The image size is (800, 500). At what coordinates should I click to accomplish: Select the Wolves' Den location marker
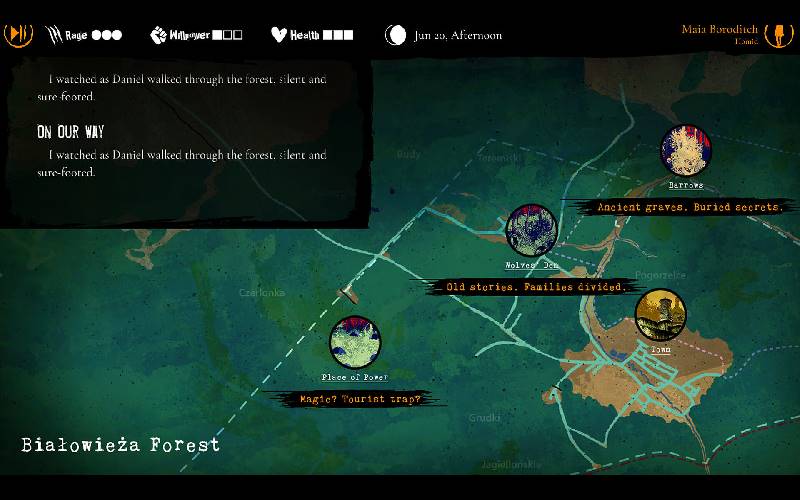[531, 231]
